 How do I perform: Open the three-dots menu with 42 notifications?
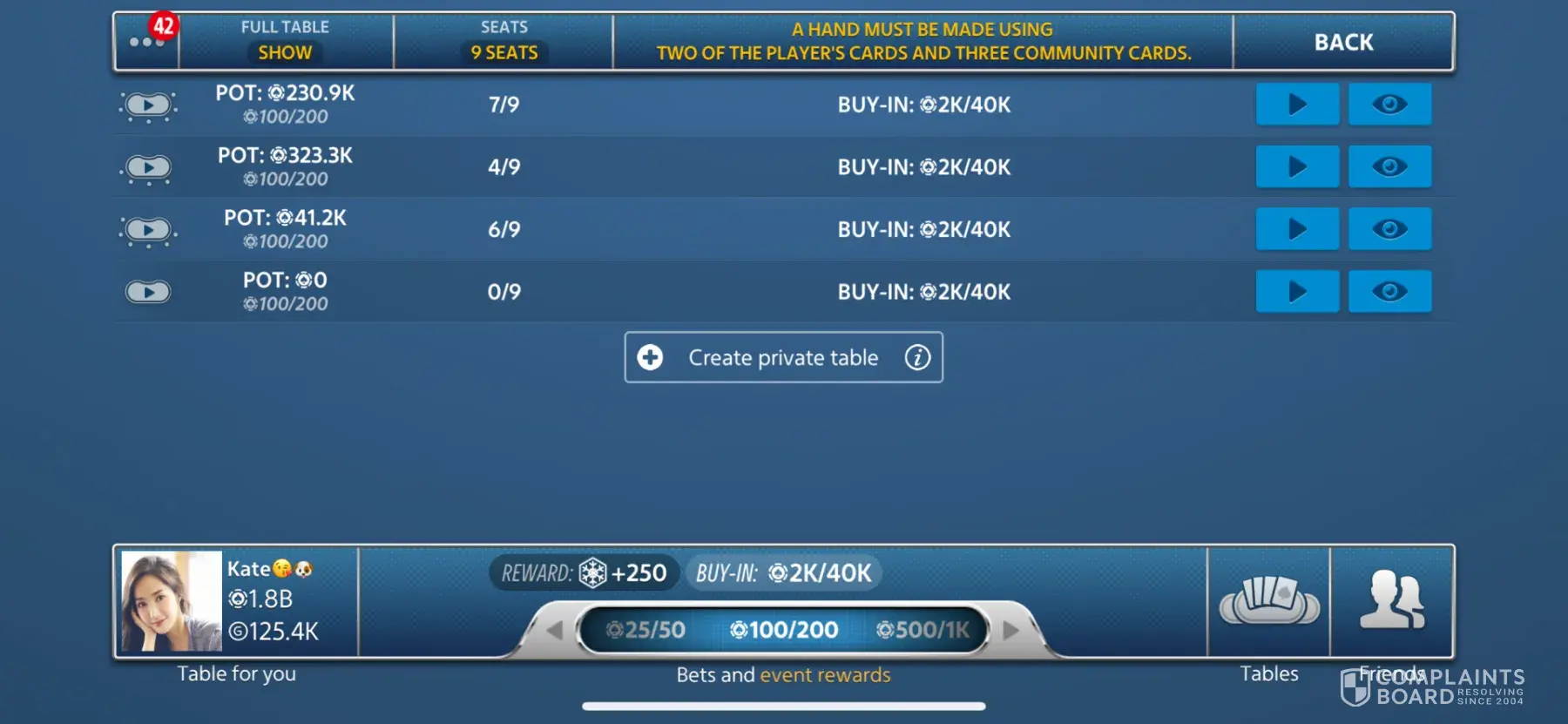(x=146, y=41)
